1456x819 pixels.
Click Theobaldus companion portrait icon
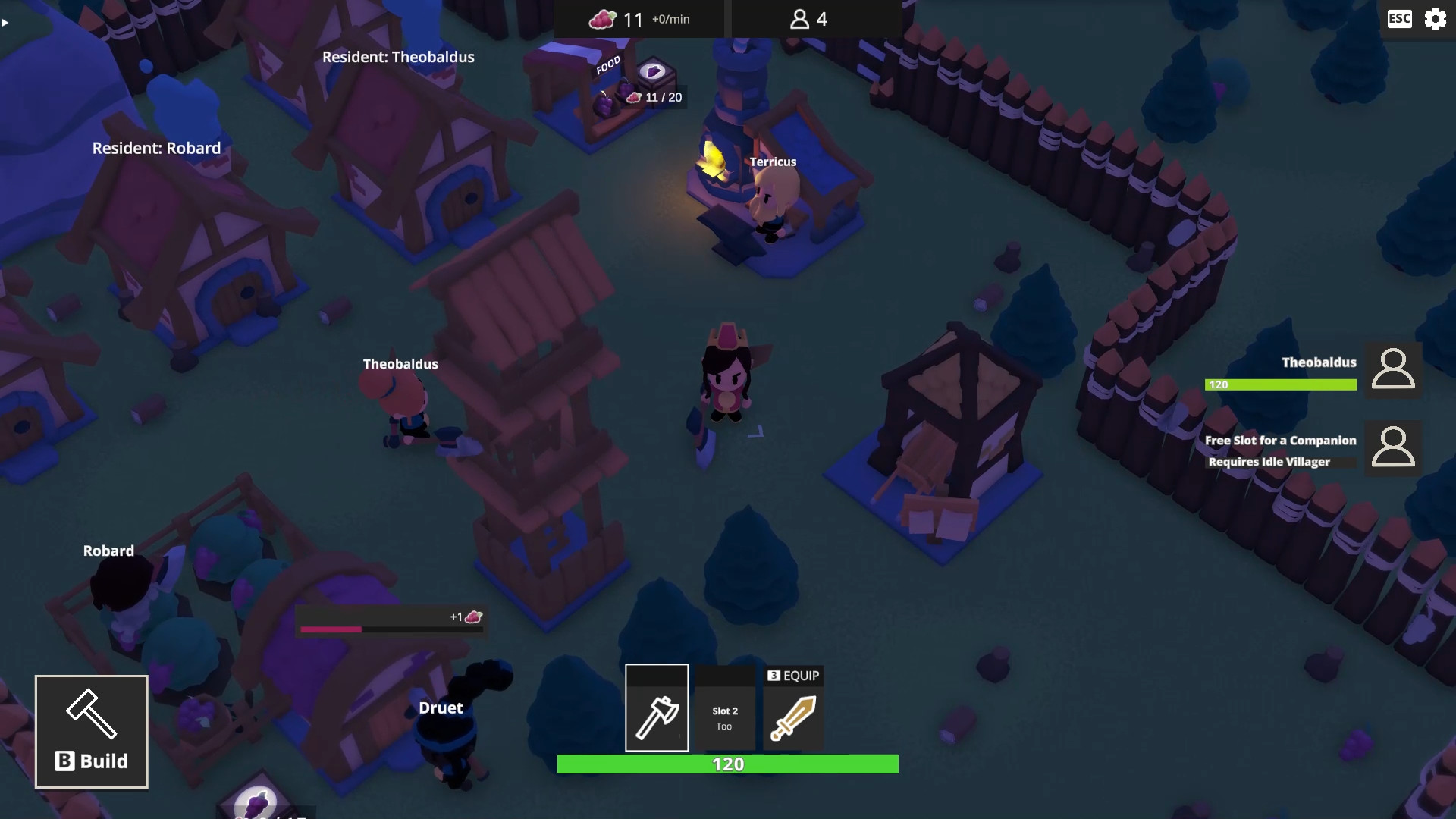point(1394,370)
